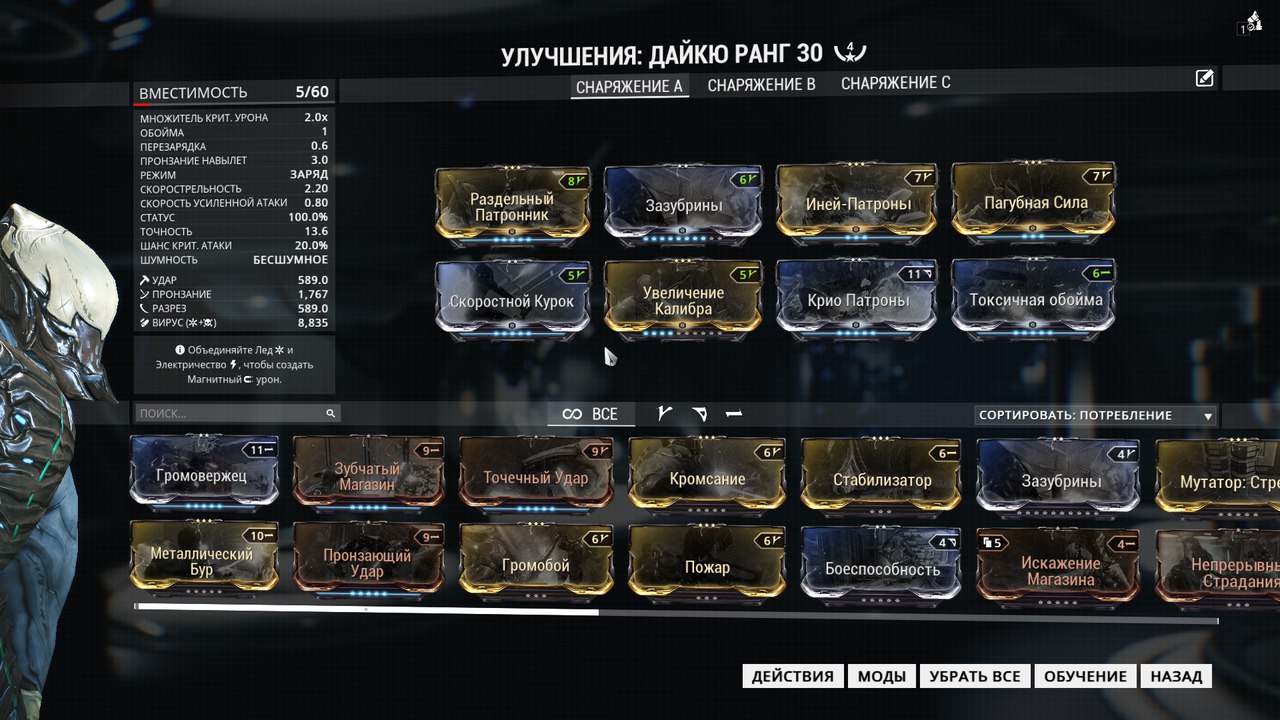Viewport: 1280px width, 720px height.
Task: Switch to the Снаряжение B loadout tab
Action: click(x=761, y=85)
